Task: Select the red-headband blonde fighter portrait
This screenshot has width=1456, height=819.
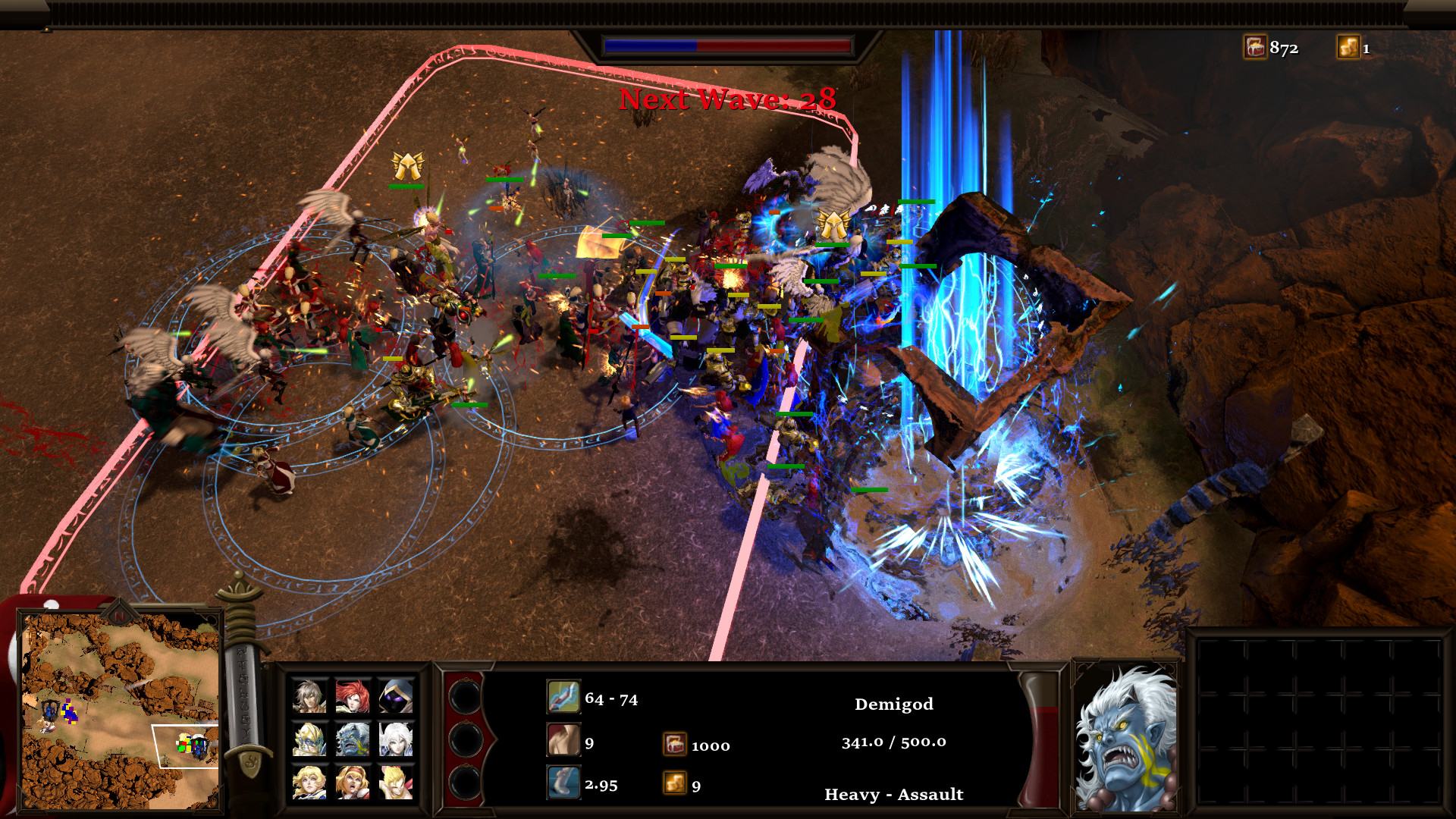Action: point(353,782)
